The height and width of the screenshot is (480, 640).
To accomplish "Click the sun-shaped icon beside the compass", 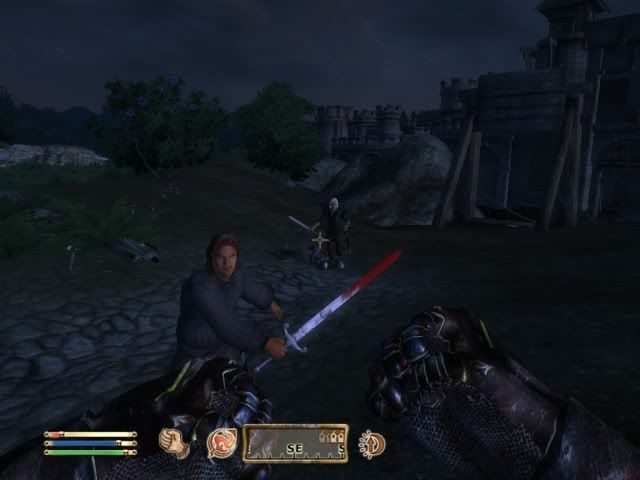I will (372, 443).
